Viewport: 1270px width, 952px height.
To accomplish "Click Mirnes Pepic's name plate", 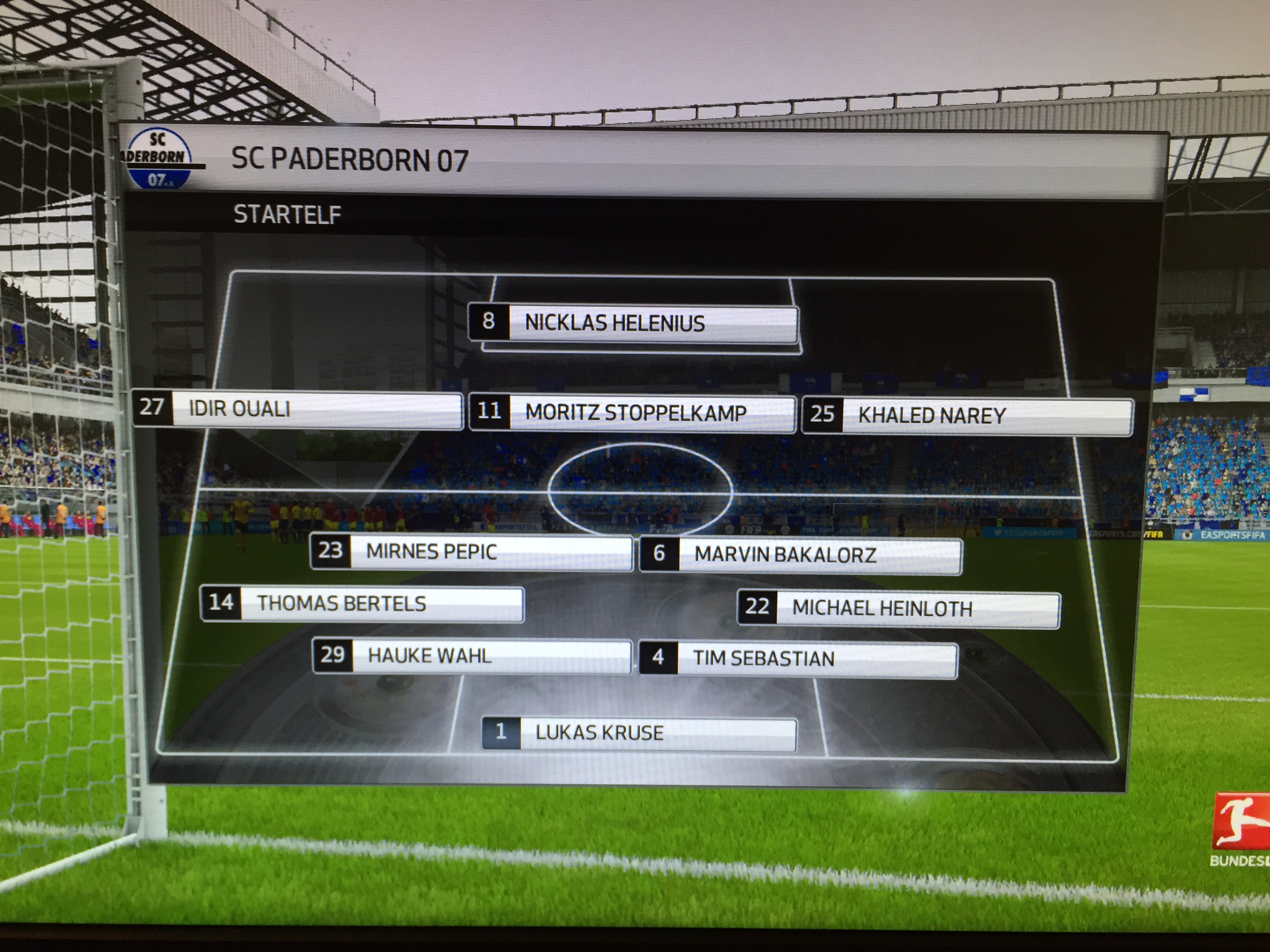I will [471, 552].
